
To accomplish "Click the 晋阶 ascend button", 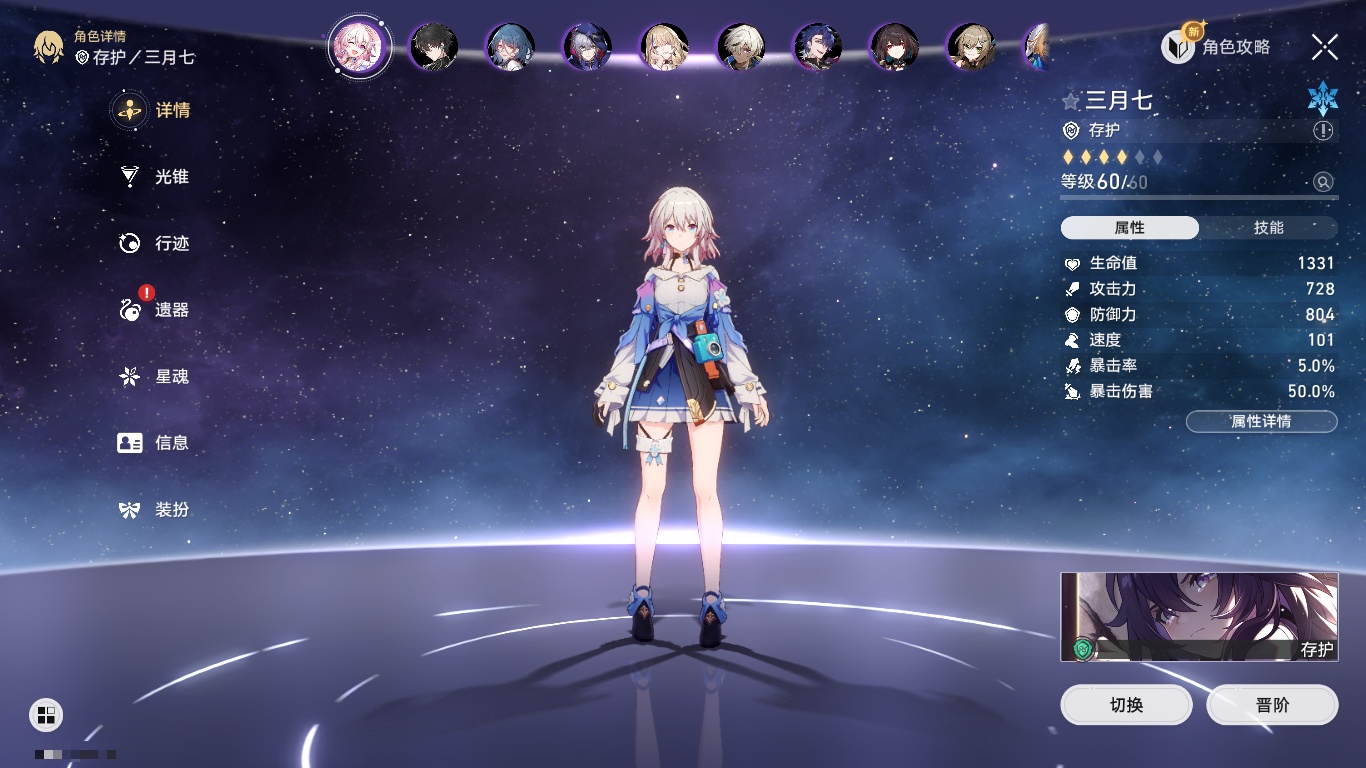I will [1272, 705].
